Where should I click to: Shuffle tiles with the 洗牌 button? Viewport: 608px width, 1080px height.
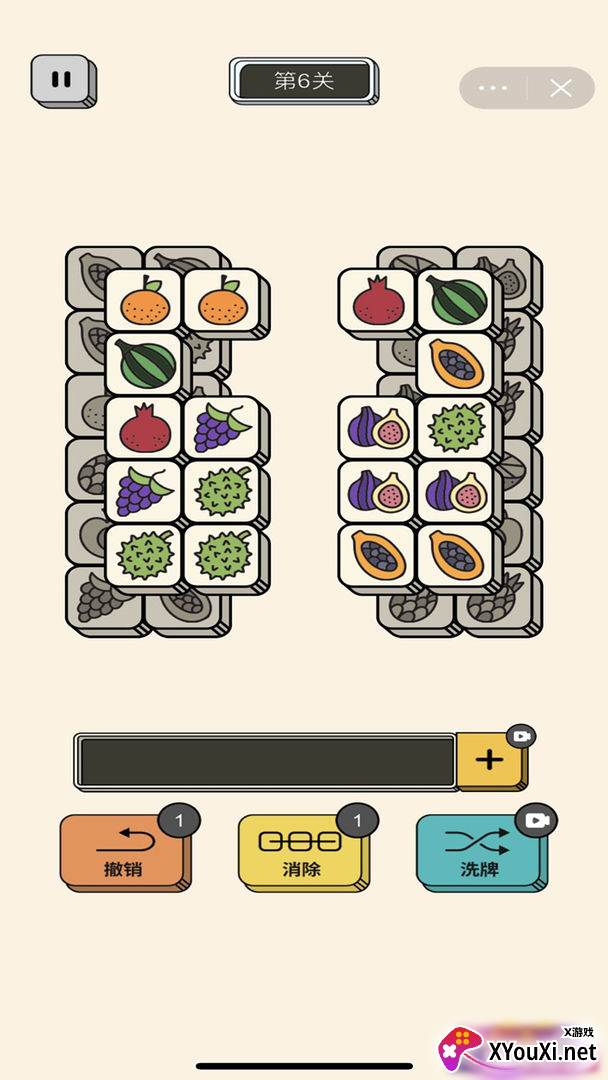pos(479,851)
